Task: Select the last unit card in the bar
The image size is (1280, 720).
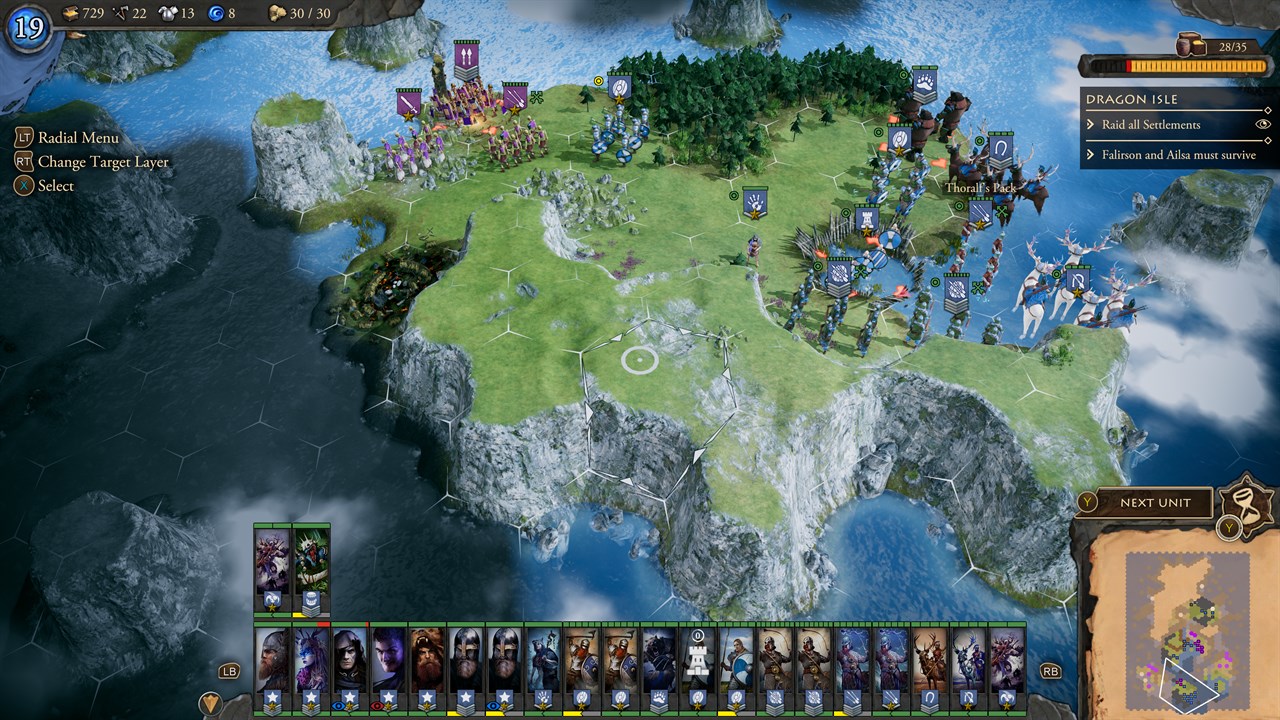Action: 1007,660
